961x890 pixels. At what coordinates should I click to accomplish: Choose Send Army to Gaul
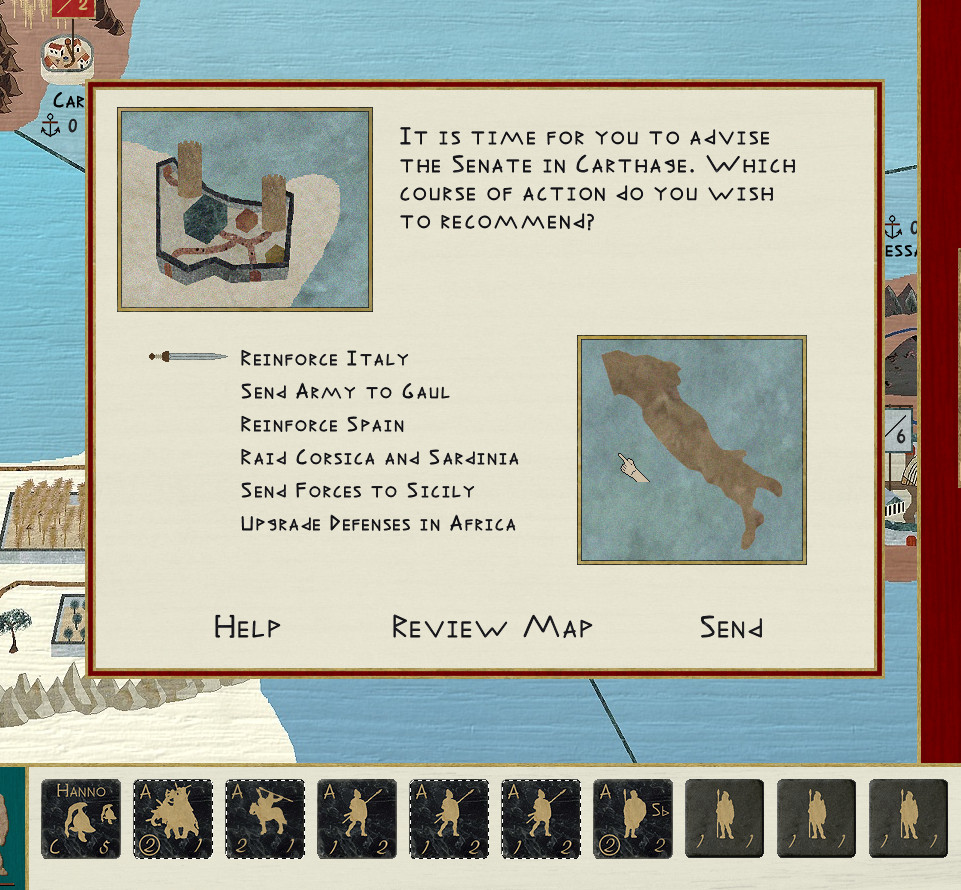(x=345, y=392)
